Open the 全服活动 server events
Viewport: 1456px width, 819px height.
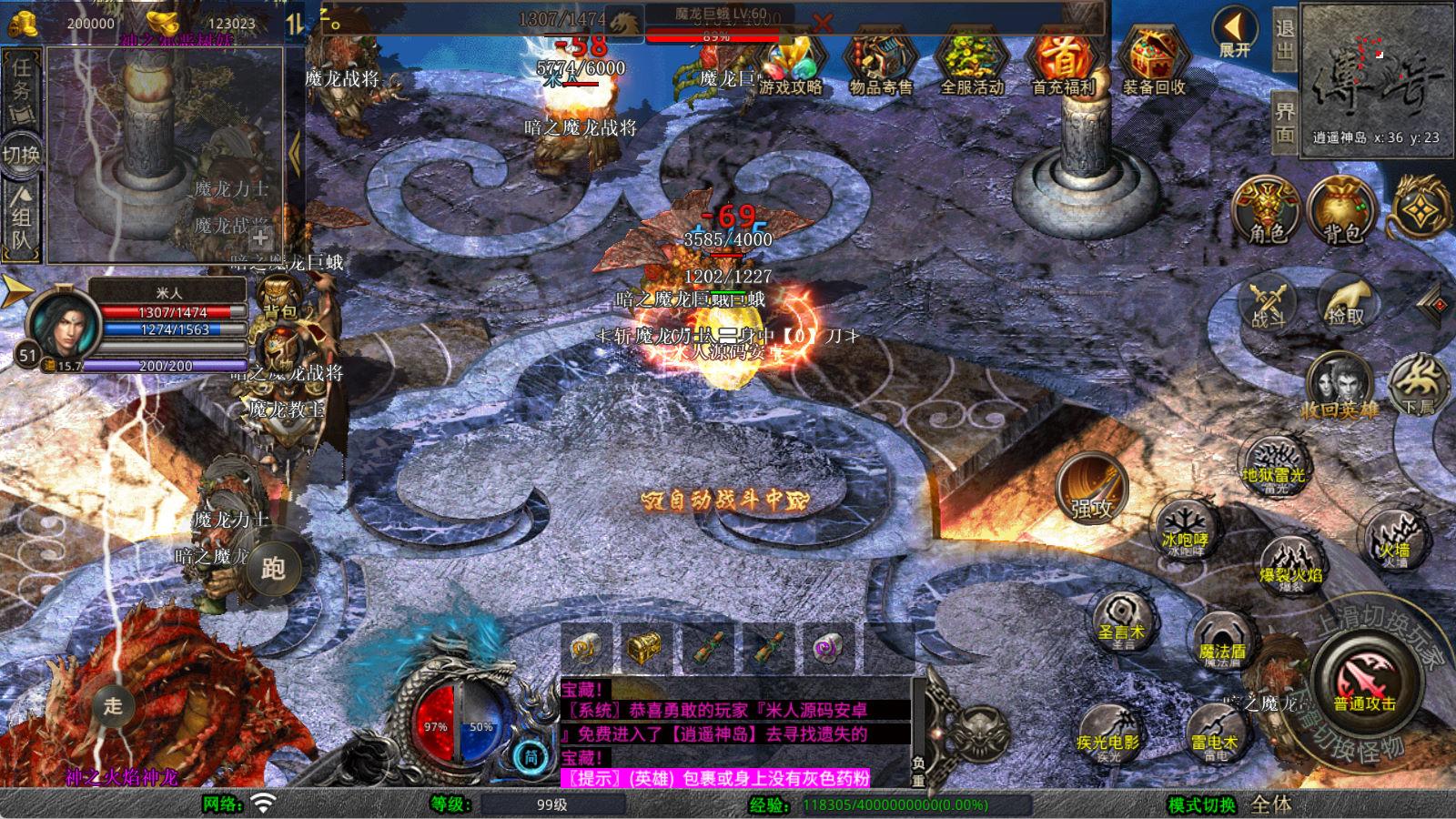click(x=971, y=62)
